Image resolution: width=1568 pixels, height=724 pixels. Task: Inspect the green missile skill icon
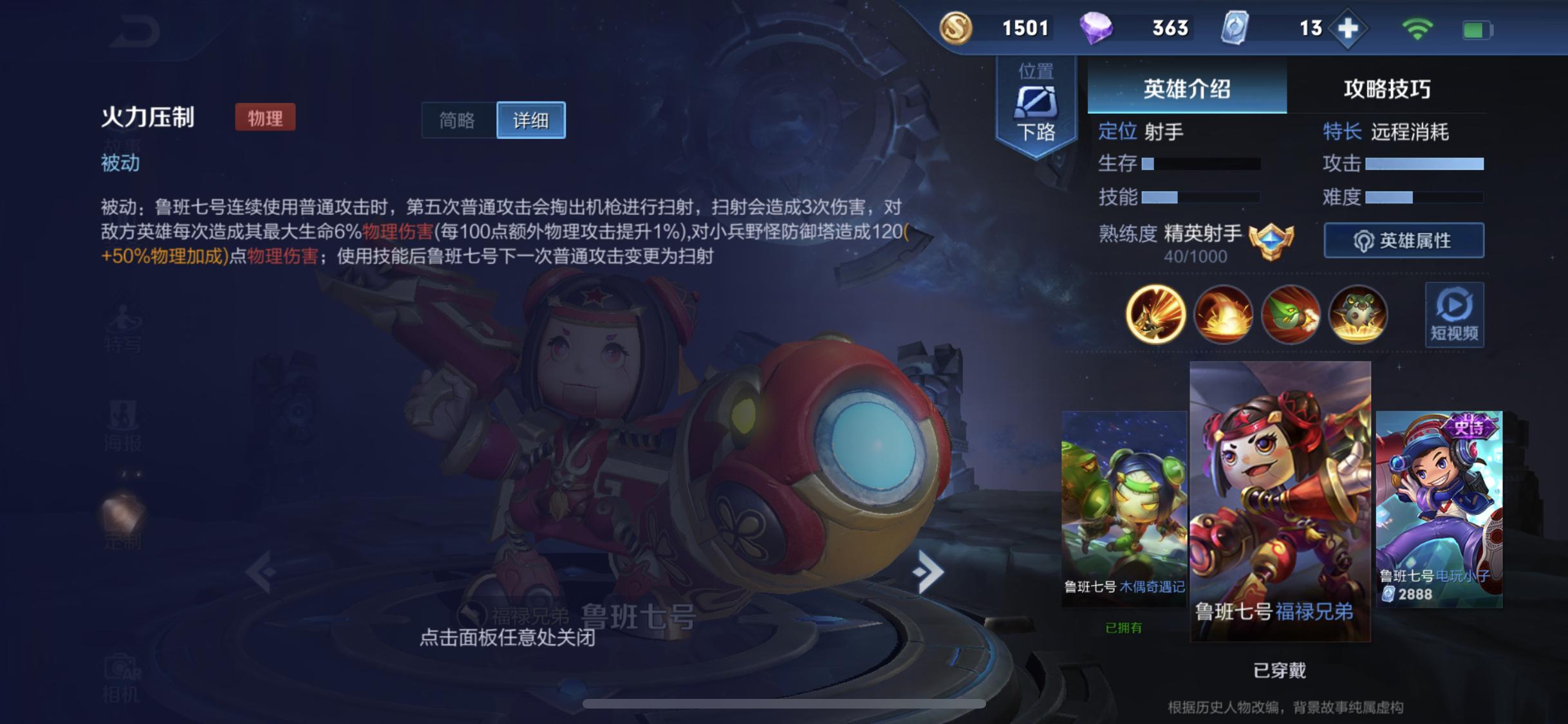tap(1290, 314)
